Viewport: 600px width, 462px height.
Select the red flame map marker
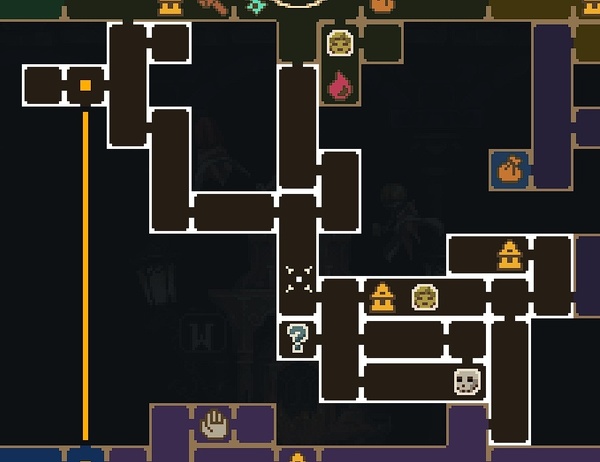340,86
